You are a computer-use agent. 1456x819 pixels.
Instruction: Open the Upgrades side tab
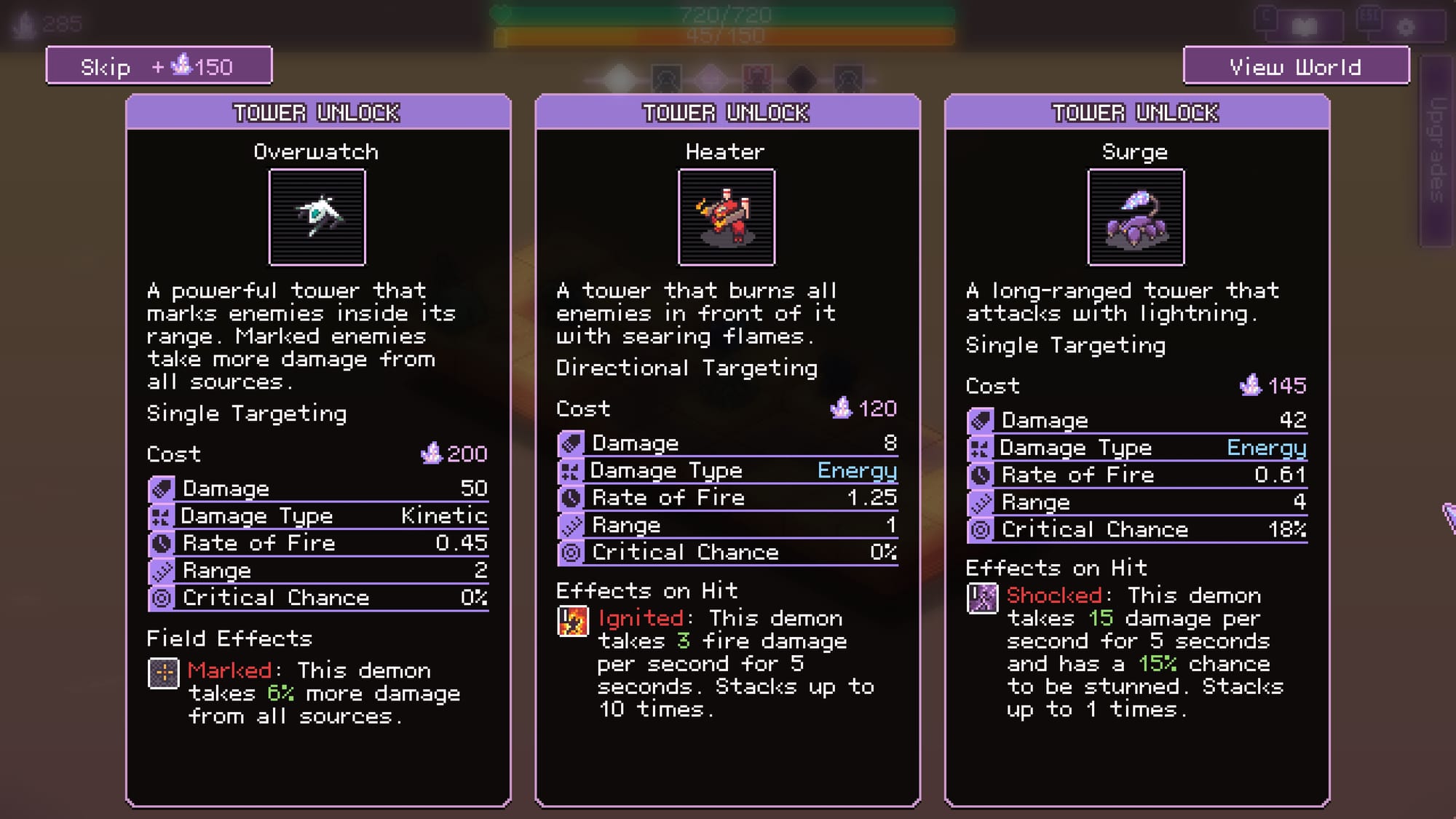pyautogui.click(x=1436, y=151)
